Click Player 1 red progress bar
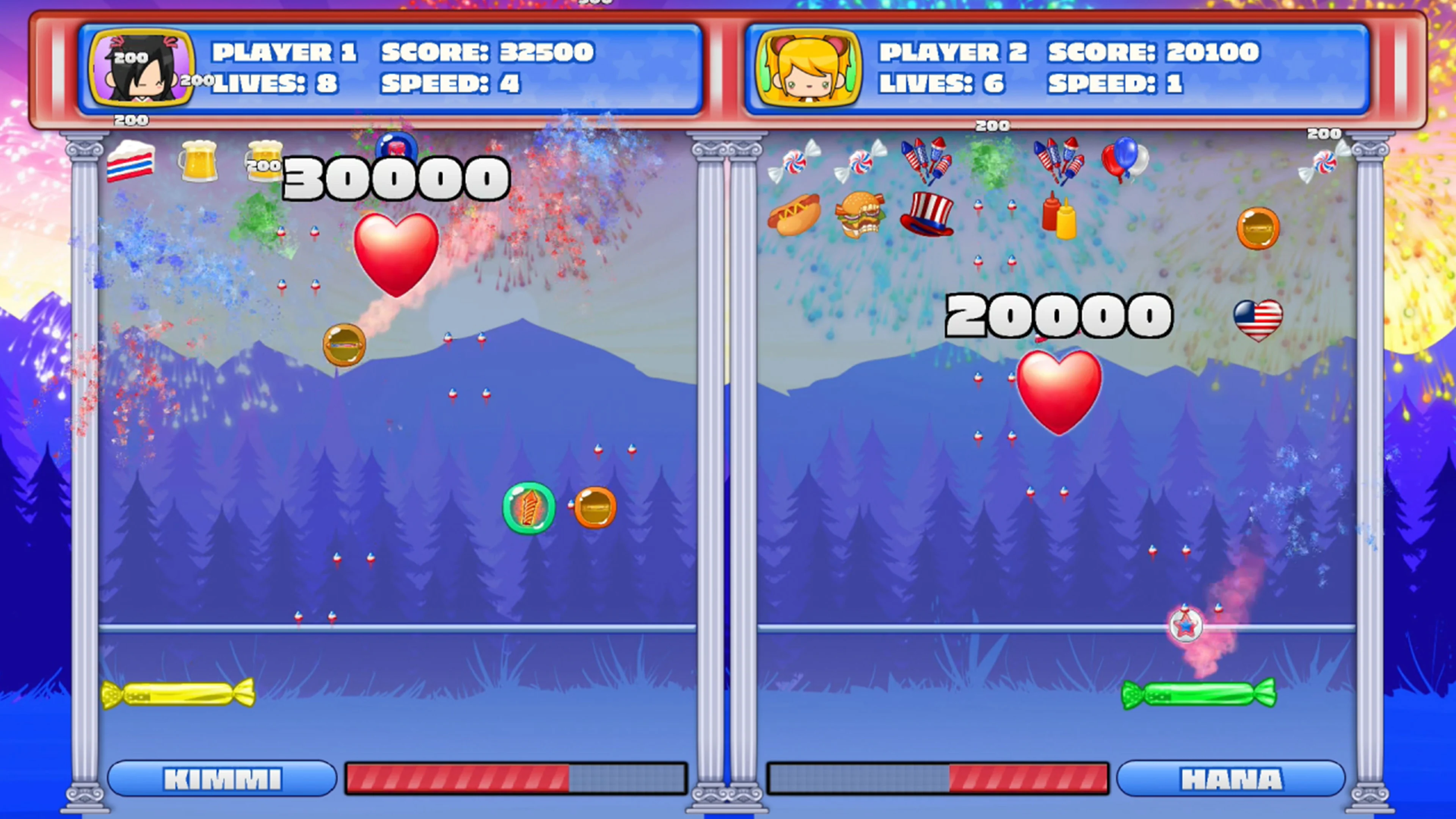 (458, 777)
